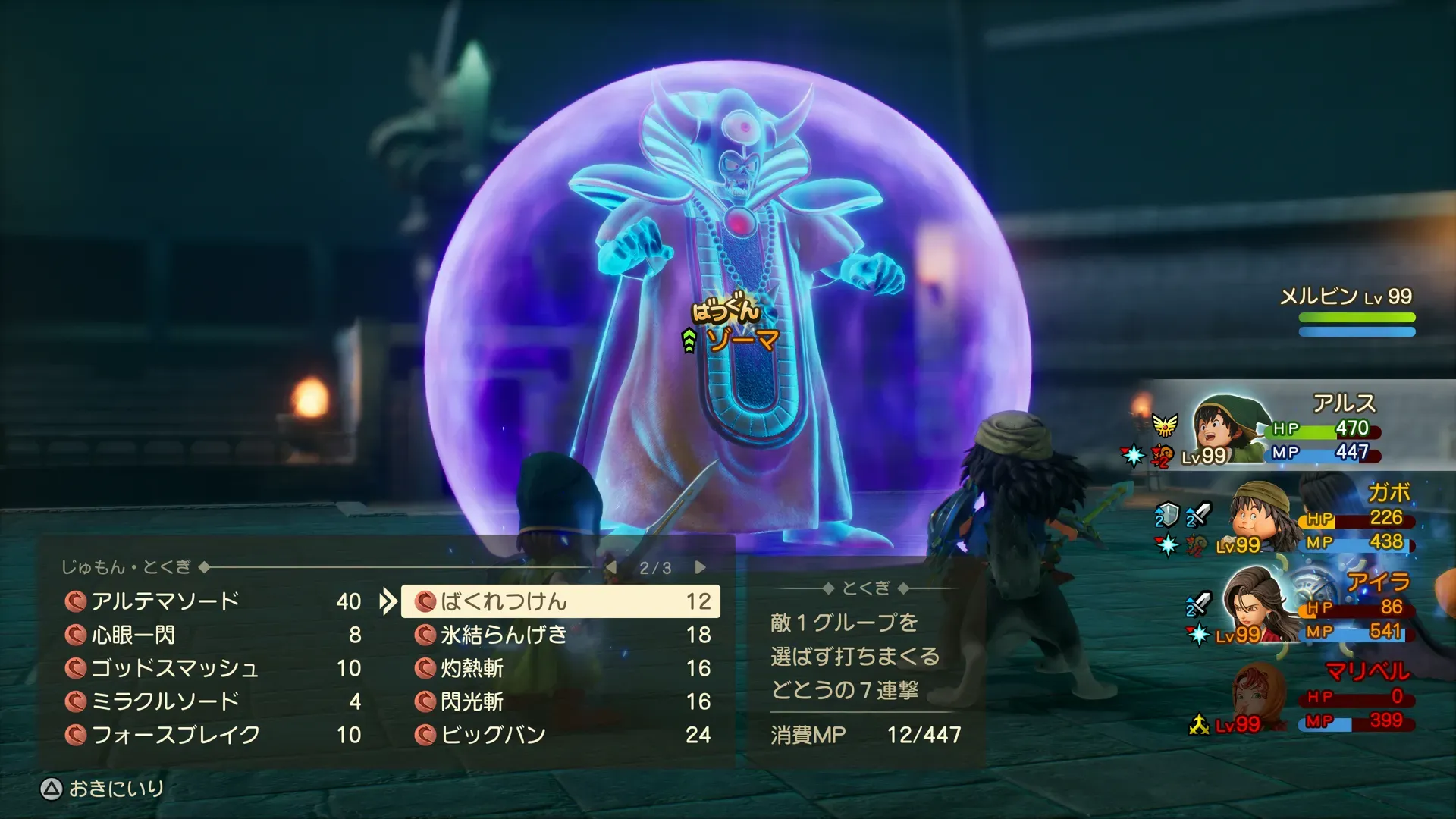Select fallen マリベル in the party panel

point(1319,695)
